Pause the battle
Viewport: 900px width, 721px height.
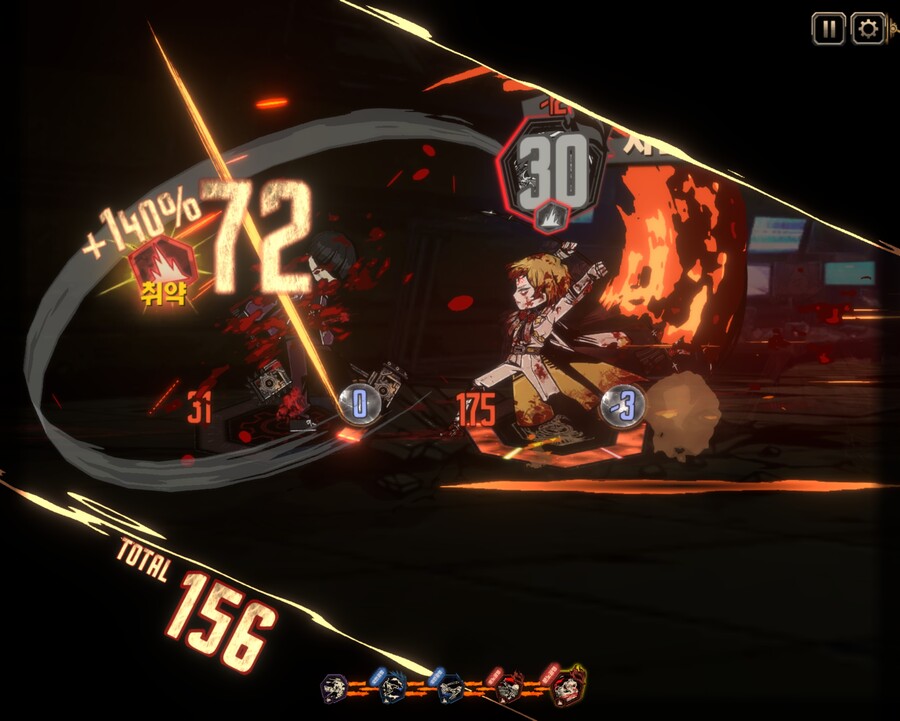(828, 29)
